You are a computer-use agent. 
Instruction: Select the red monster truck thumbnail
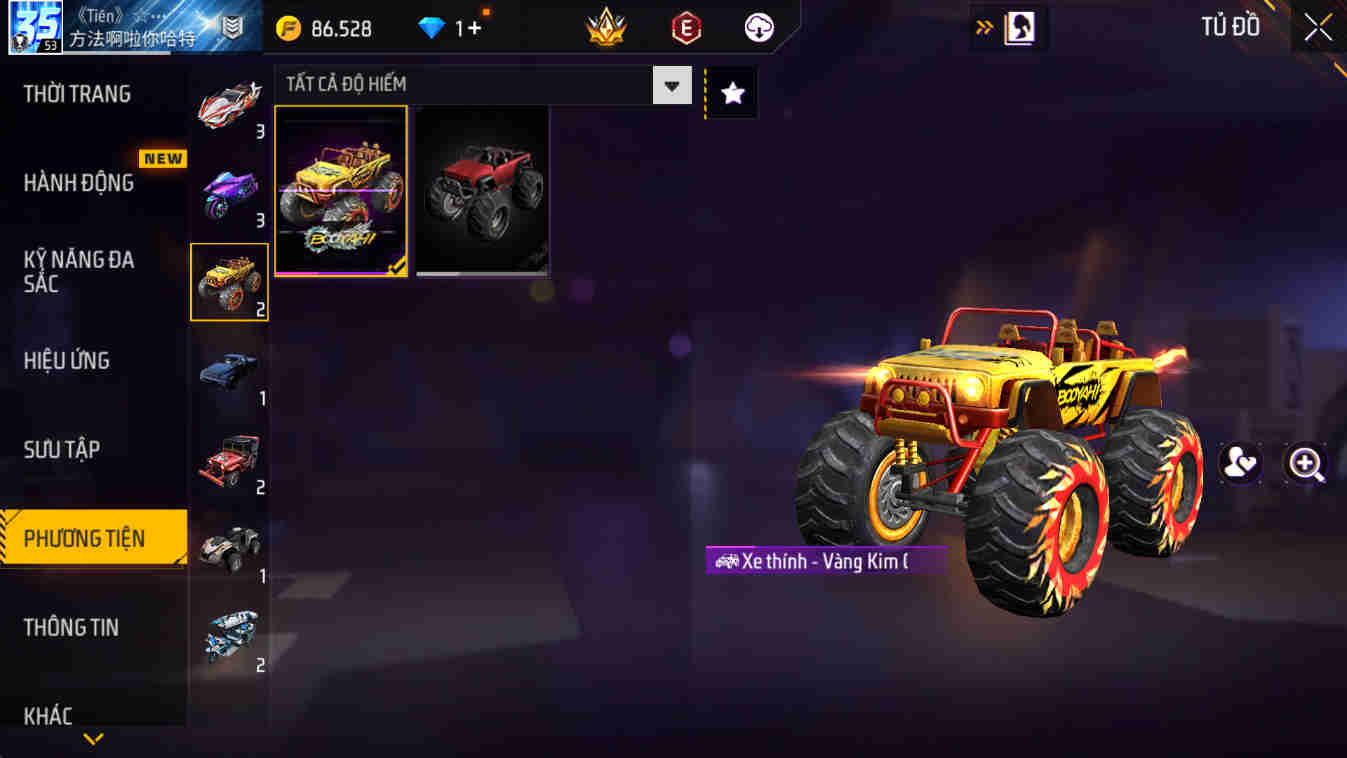coord(481,190)
